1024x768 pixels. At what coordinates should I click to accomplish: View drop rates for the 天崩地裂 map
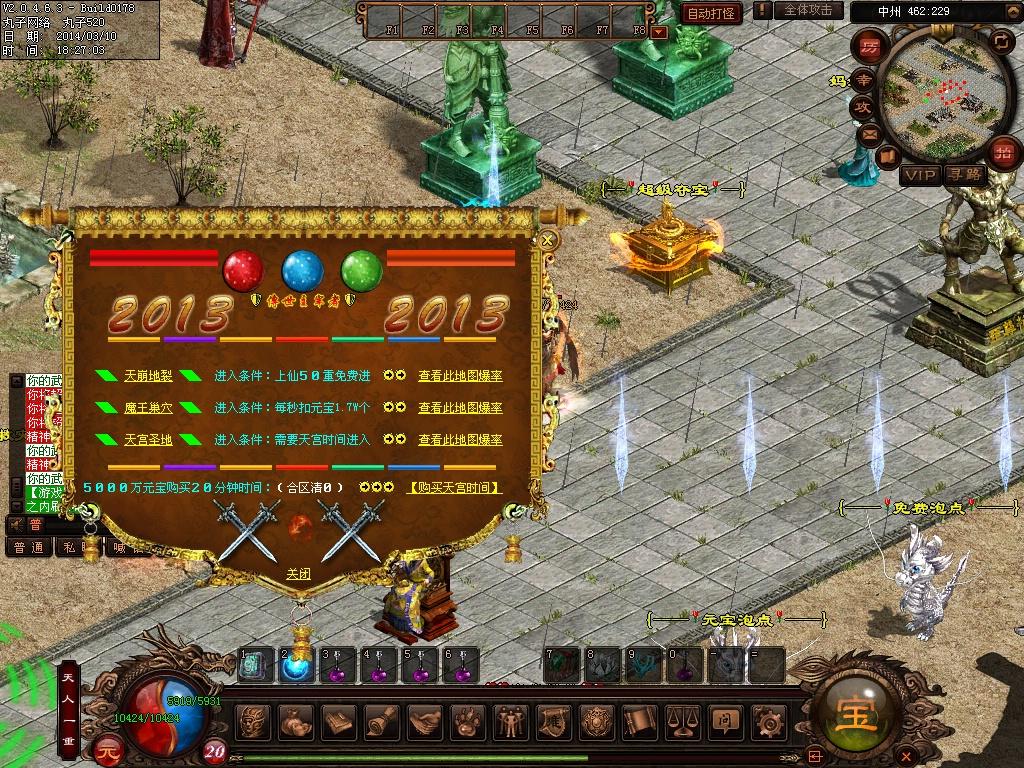pyautogui.click(x=460, y=376)
